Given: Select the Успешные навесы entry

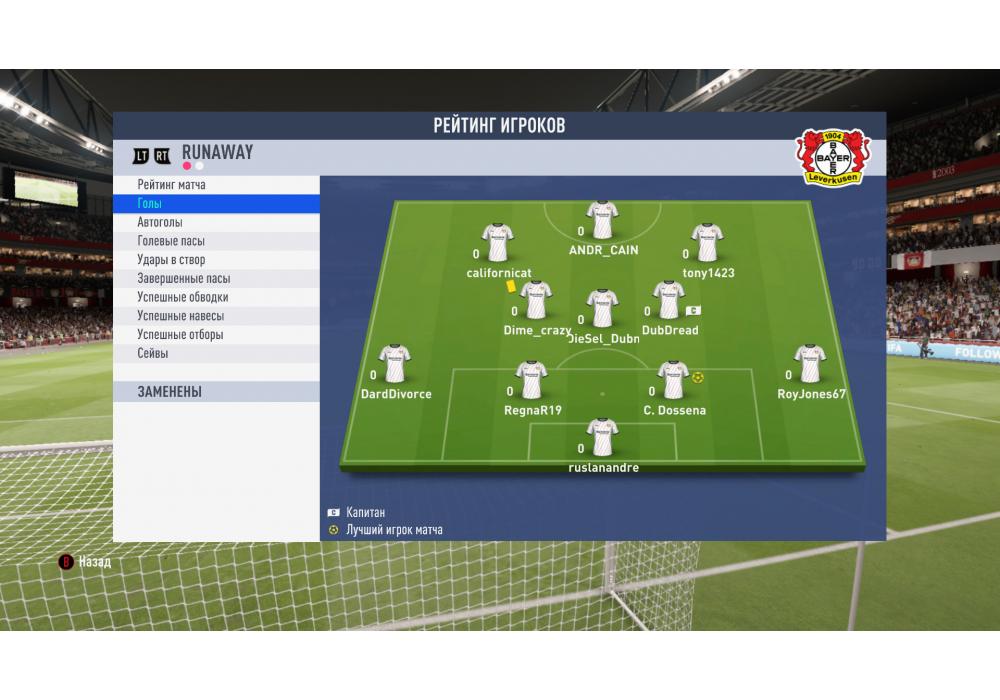Looking at the screenshot, I should point(216,316).
